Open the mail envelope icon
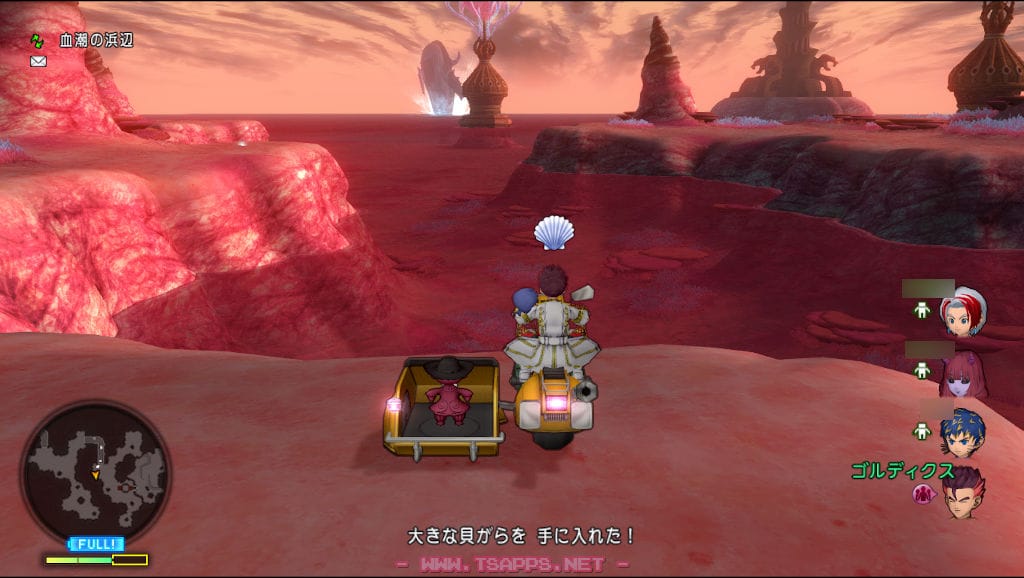 38,61
